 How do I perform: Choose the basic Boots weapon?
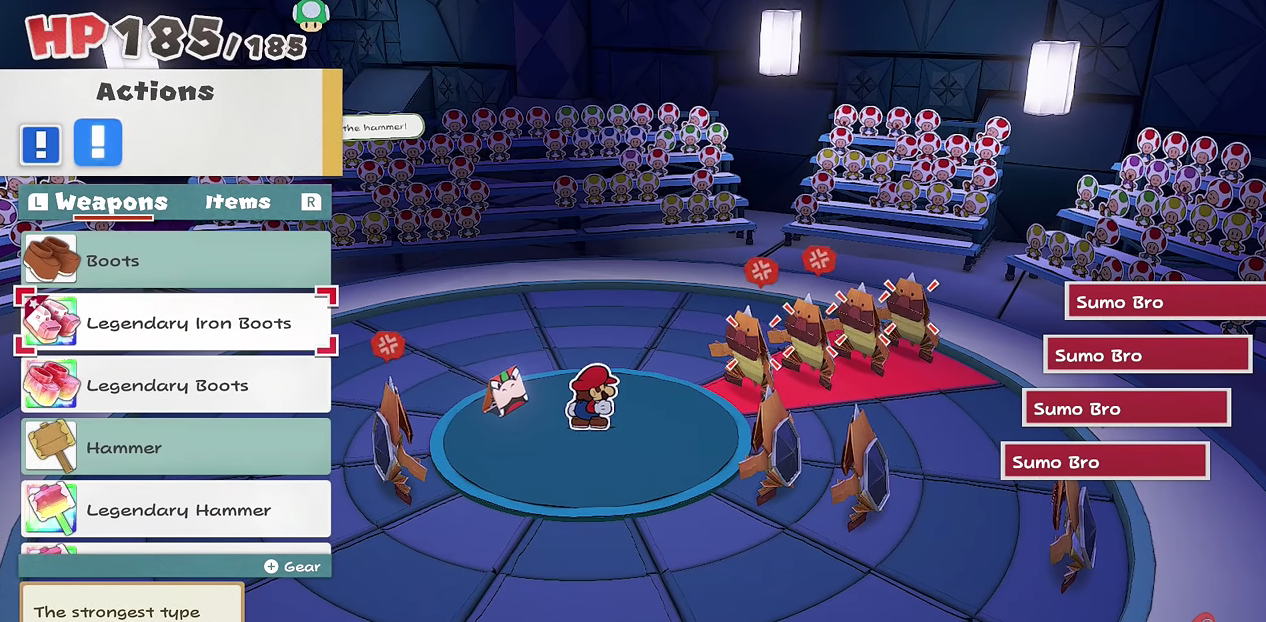pyautogui.click(x=176, y=260)
